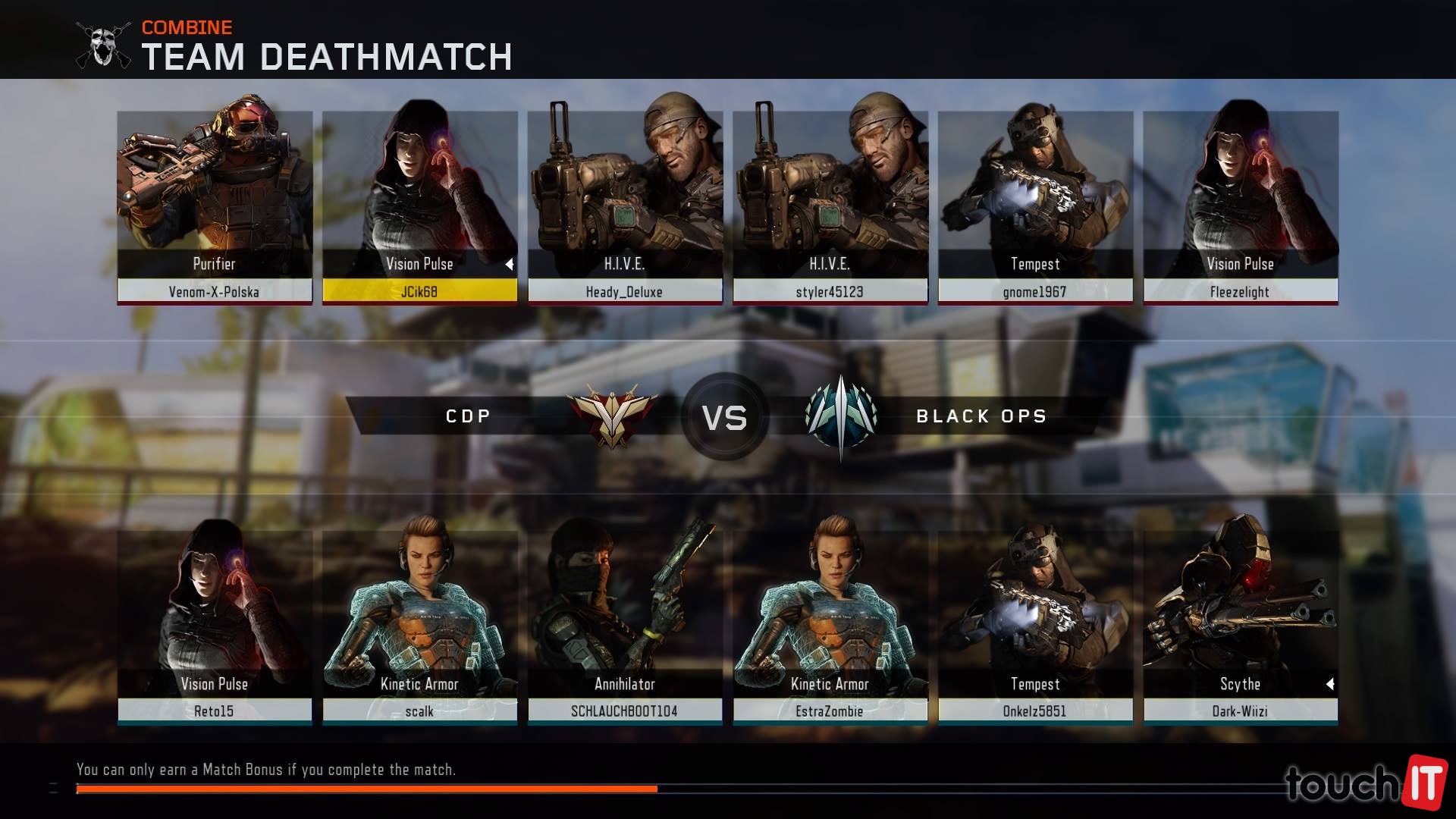Choose the highlighted JCik68 player card

click(x=419, y=206)
